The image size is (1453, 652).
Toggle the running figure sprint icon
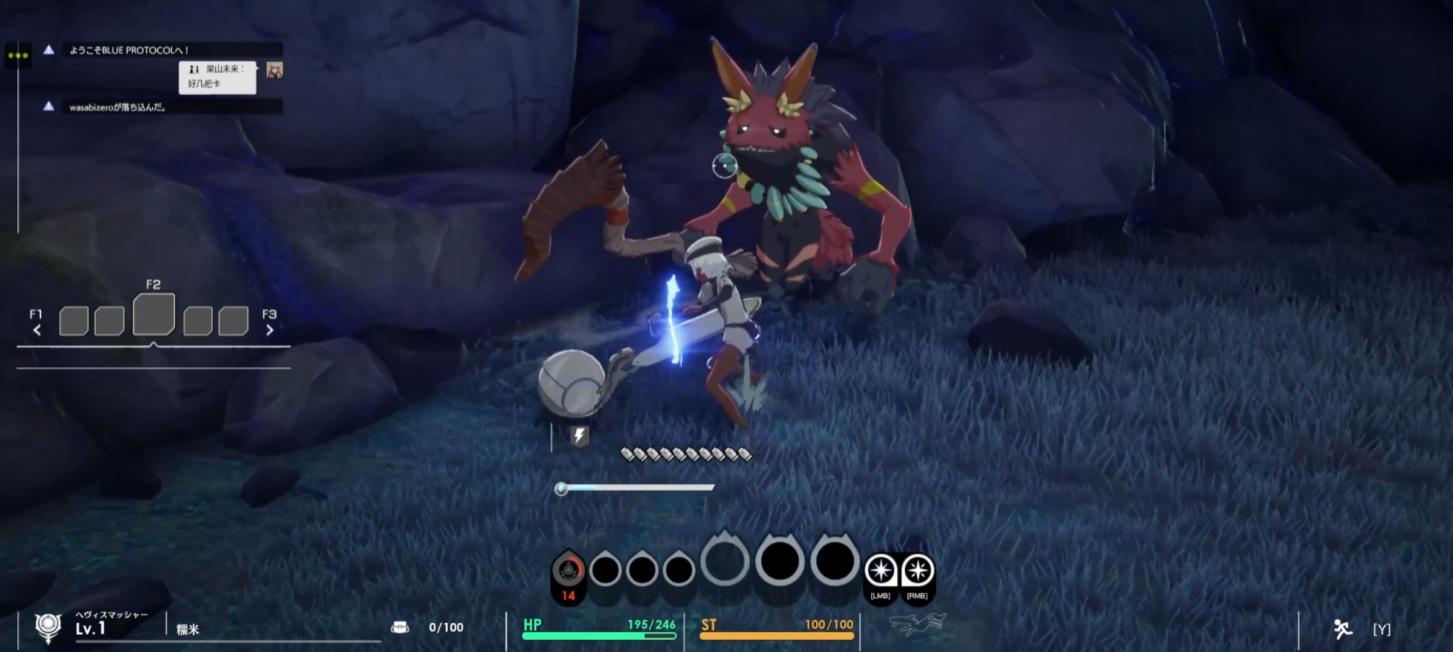click(x=1342, y=628)
